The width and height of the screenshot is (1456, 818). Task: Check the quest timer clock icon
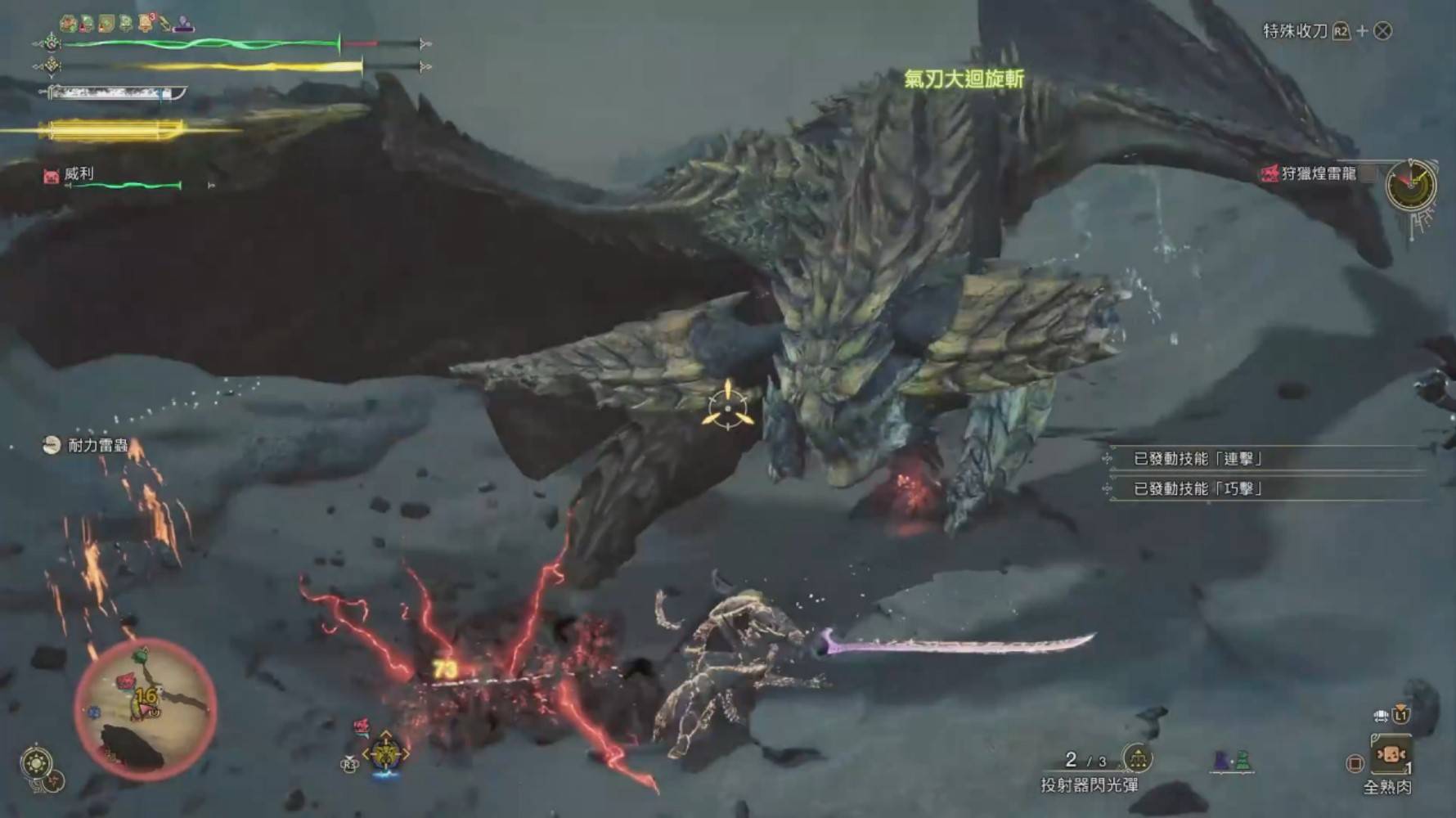coord(1411,185)
